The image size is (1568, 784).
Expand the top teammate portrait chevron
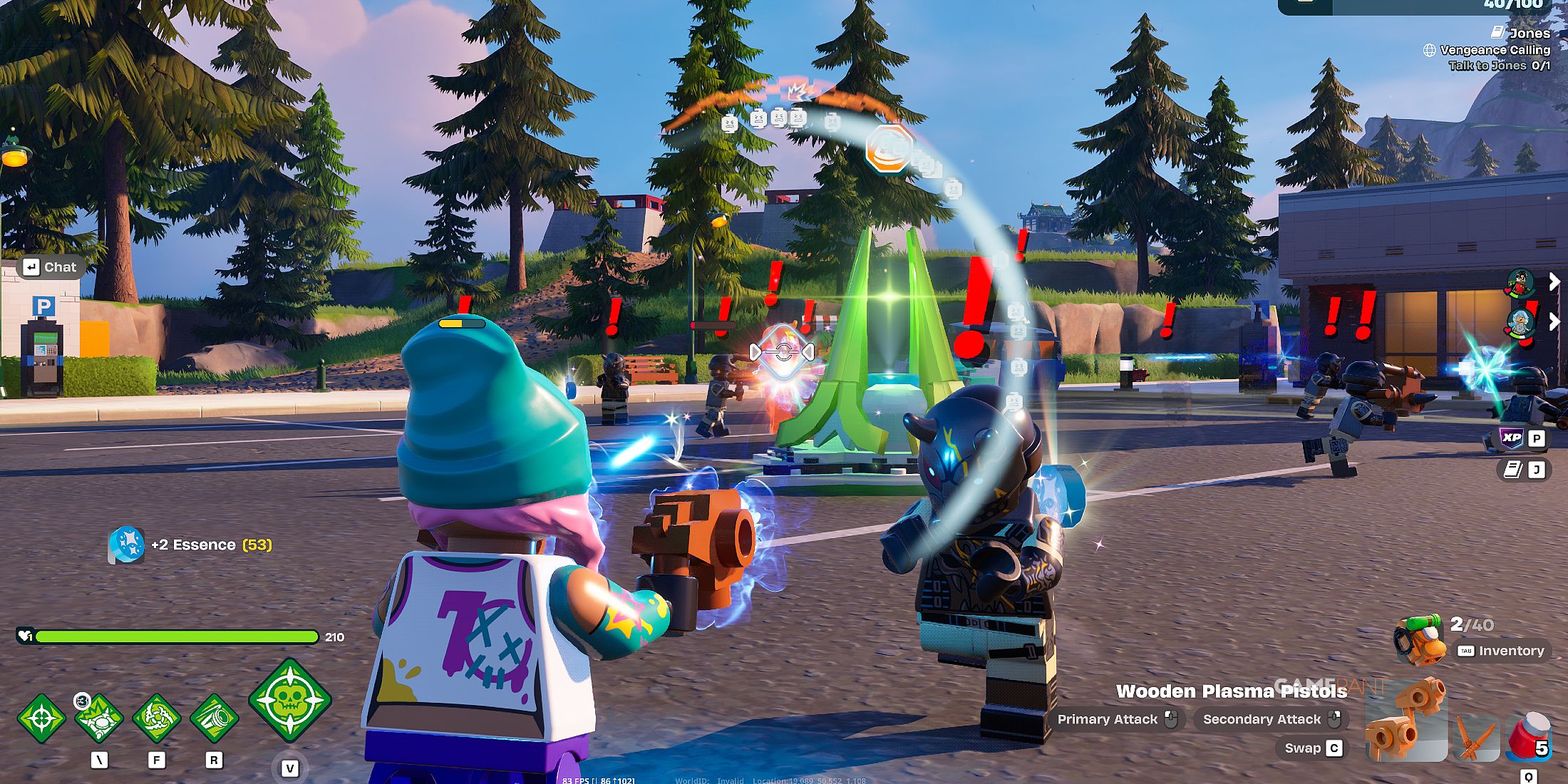1554,281
